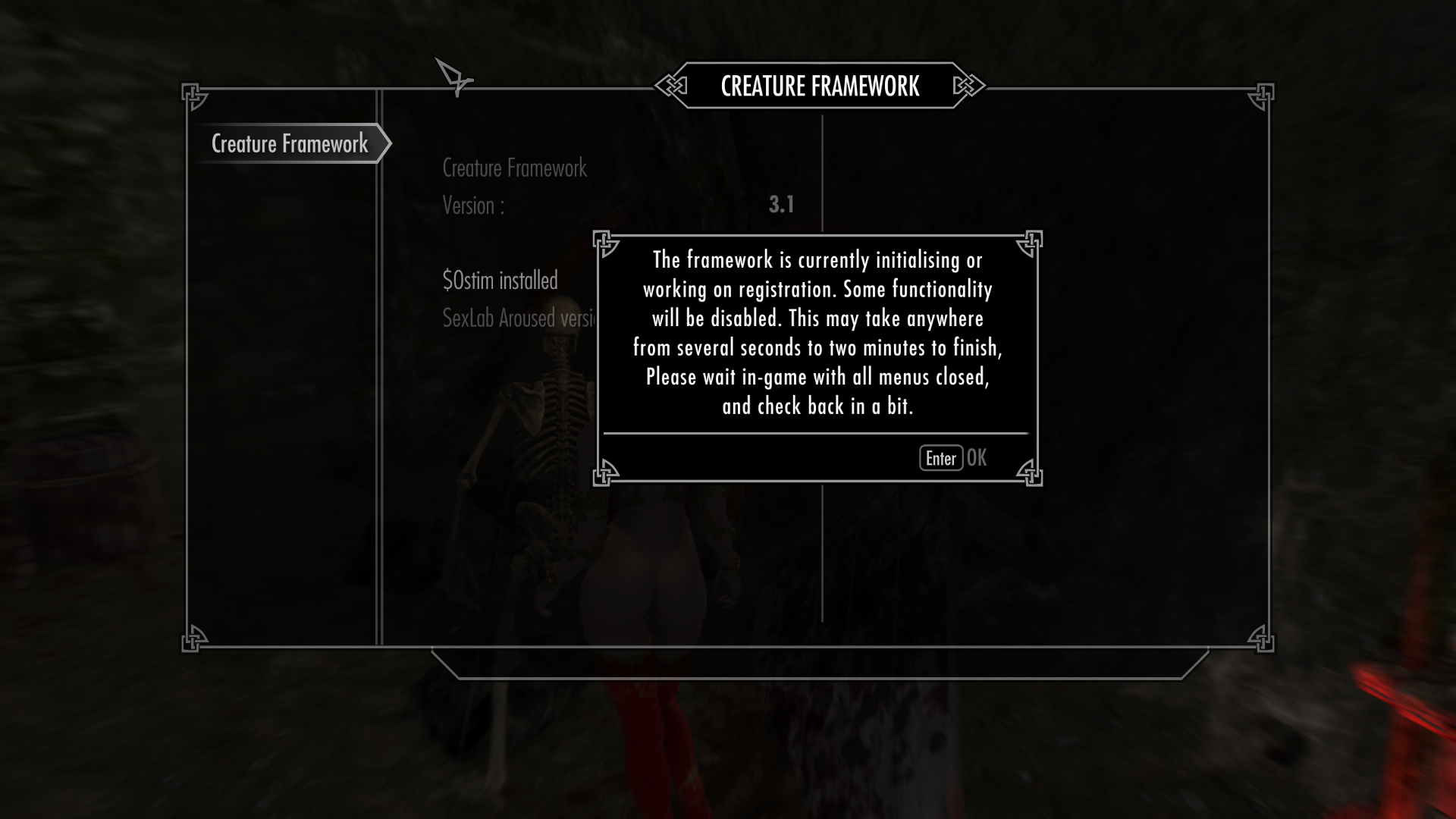The image size is (1456, 819).
Task: Click the CREATURE FRAMEWORK title banner
Action: [x=821, y=86]
